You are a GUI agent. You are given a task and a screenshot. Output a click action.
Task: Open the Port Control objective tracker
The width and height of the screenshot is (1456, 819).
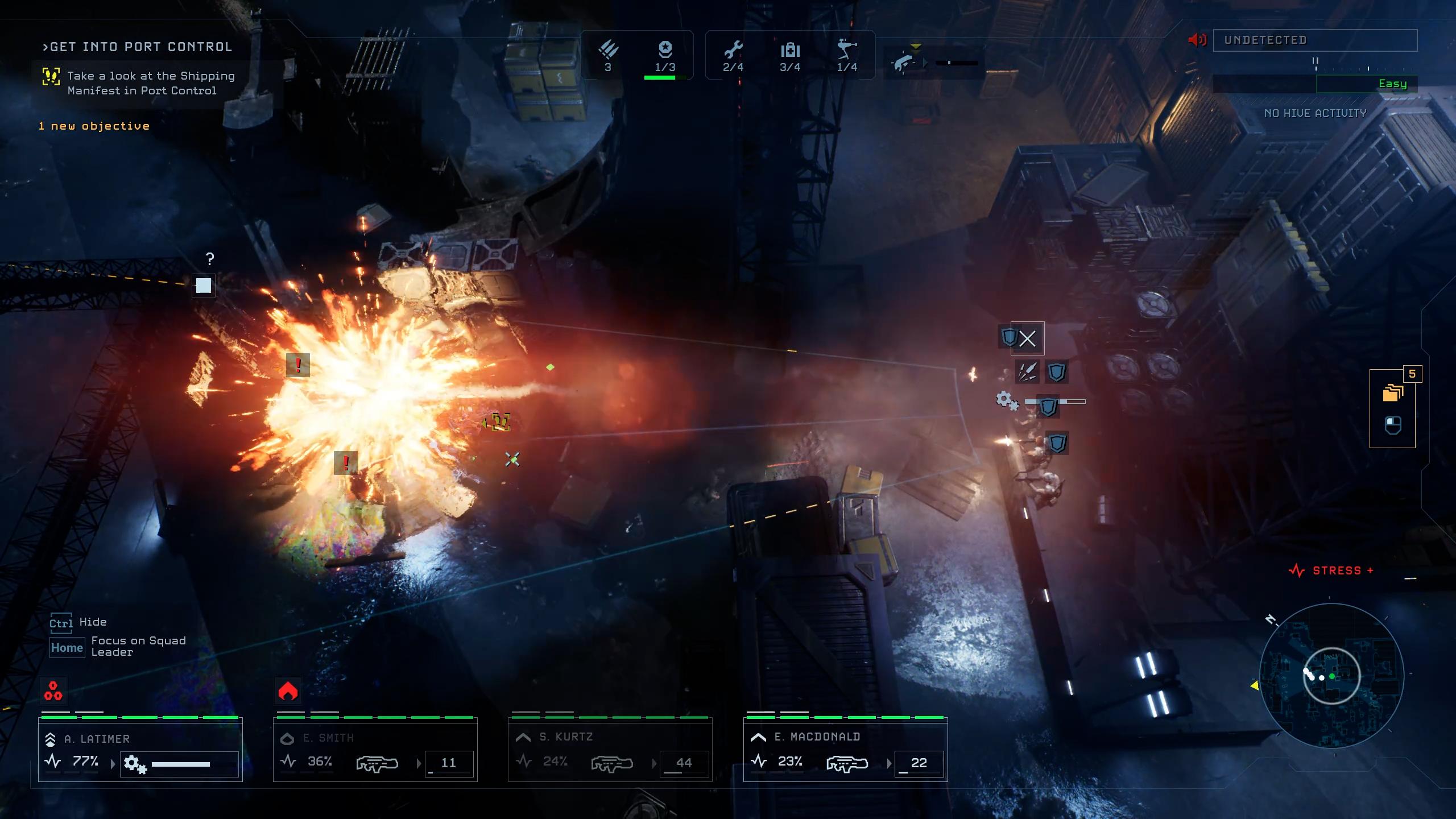[x=138, y=47]
